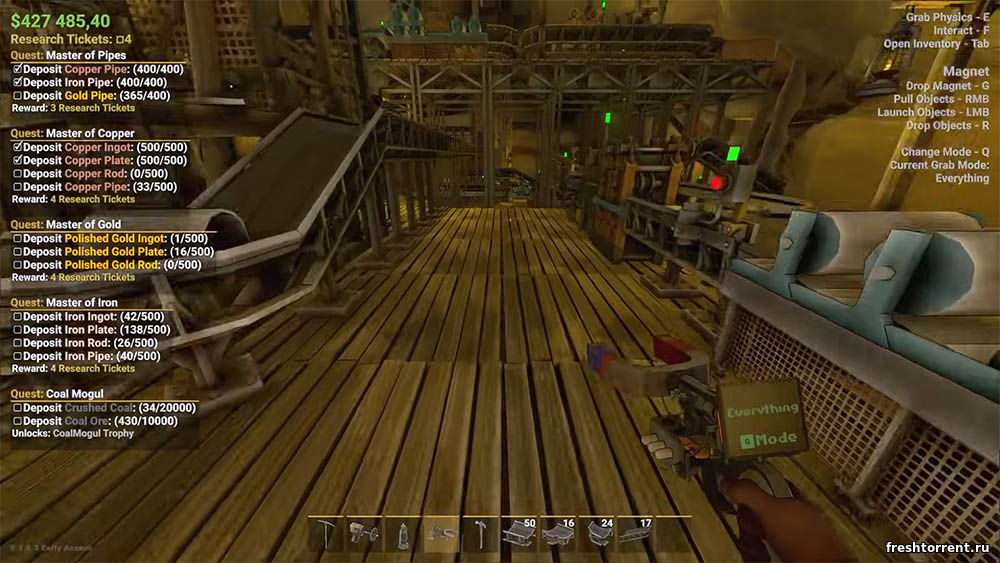Select the conveyor stack of 16
The image size is (1000, 563).
click(x=557, y=534)
